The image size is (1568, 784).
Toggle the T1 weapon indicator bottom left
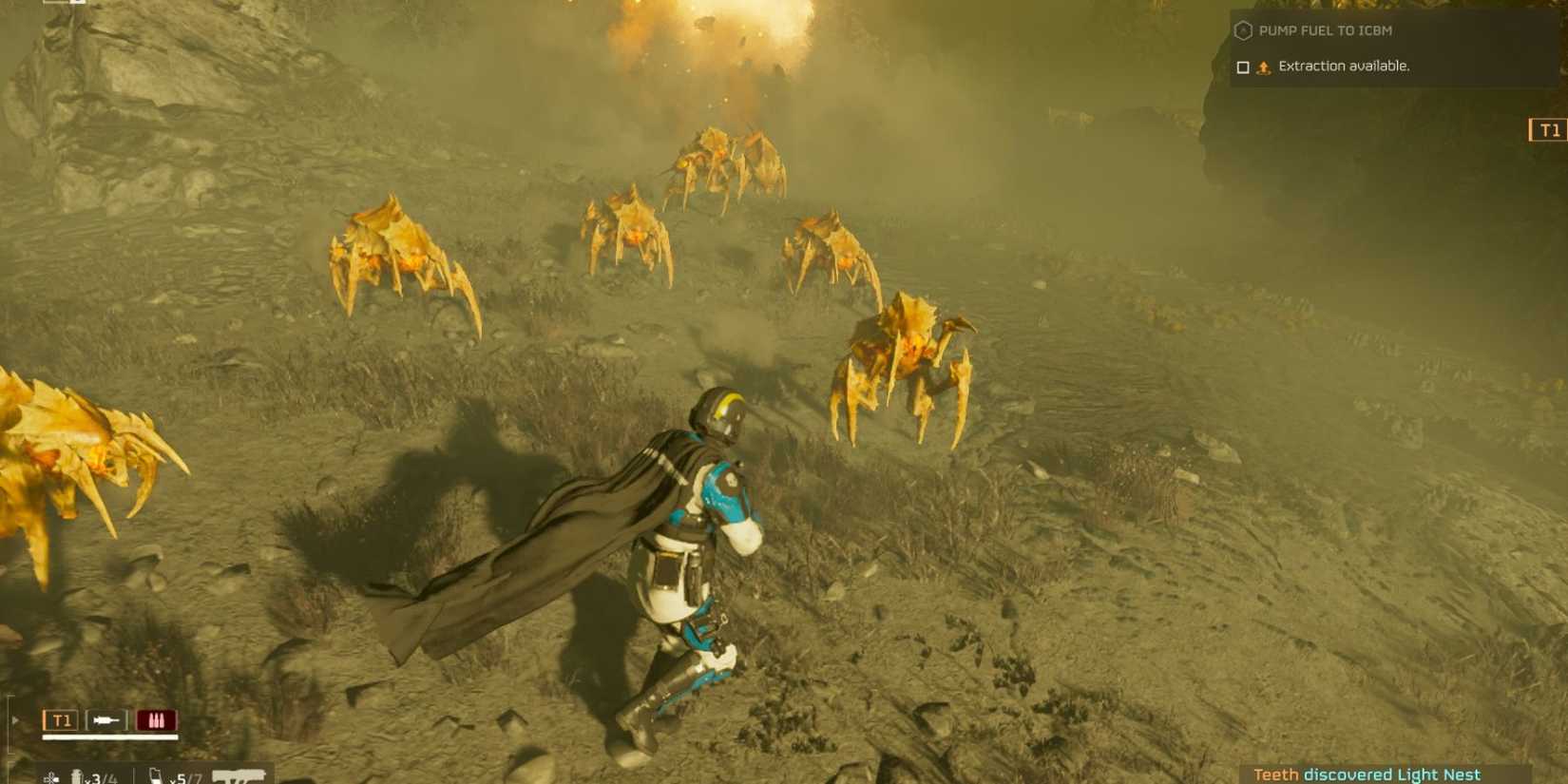coord(60,719)
